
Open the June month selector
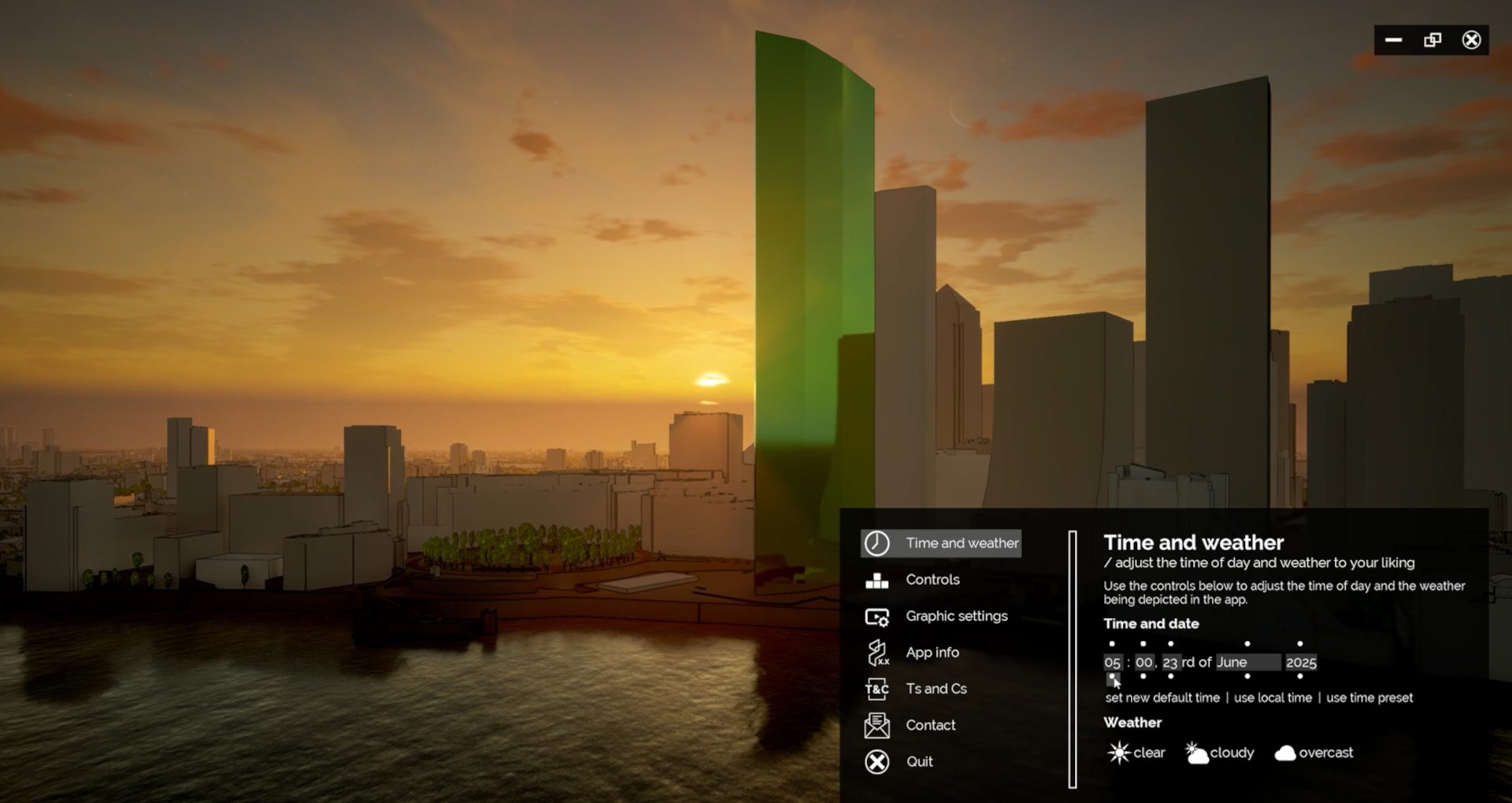[1248, 663]
